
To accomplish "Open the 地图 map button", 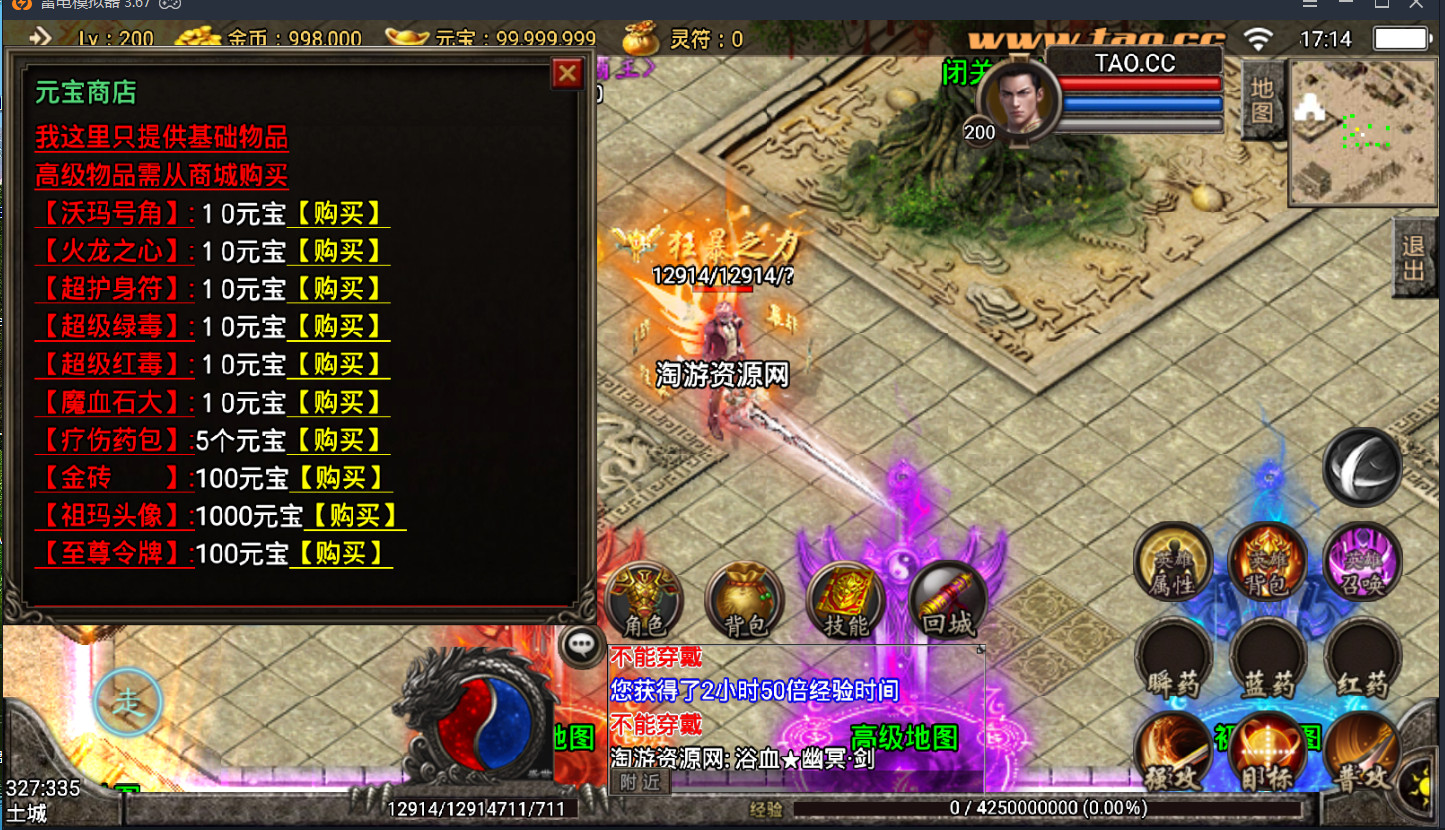I will tap(1262, 100).
